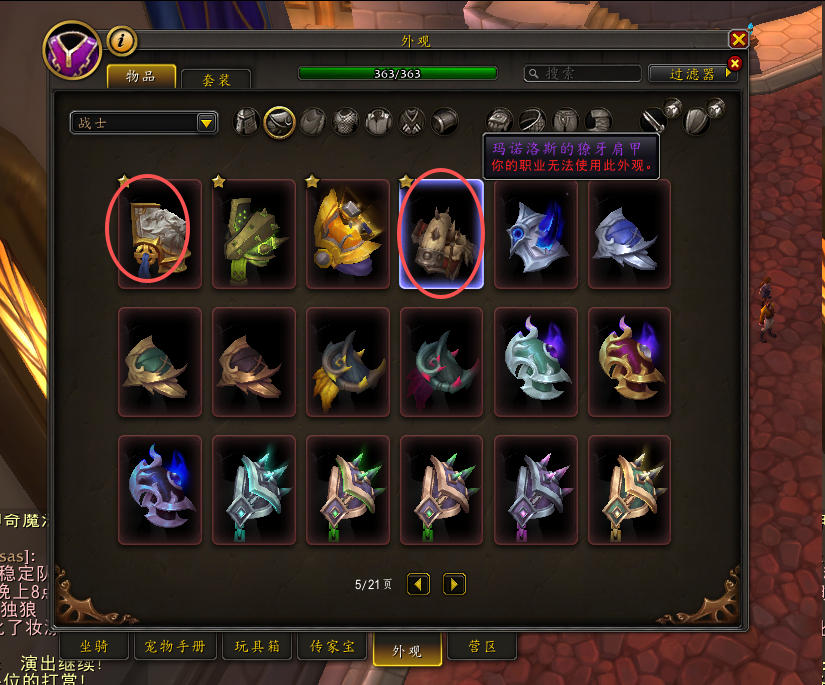This screenshot has width=825, height=685.
Task: Close the 外观 appearance window
Action: pos(738,39)
